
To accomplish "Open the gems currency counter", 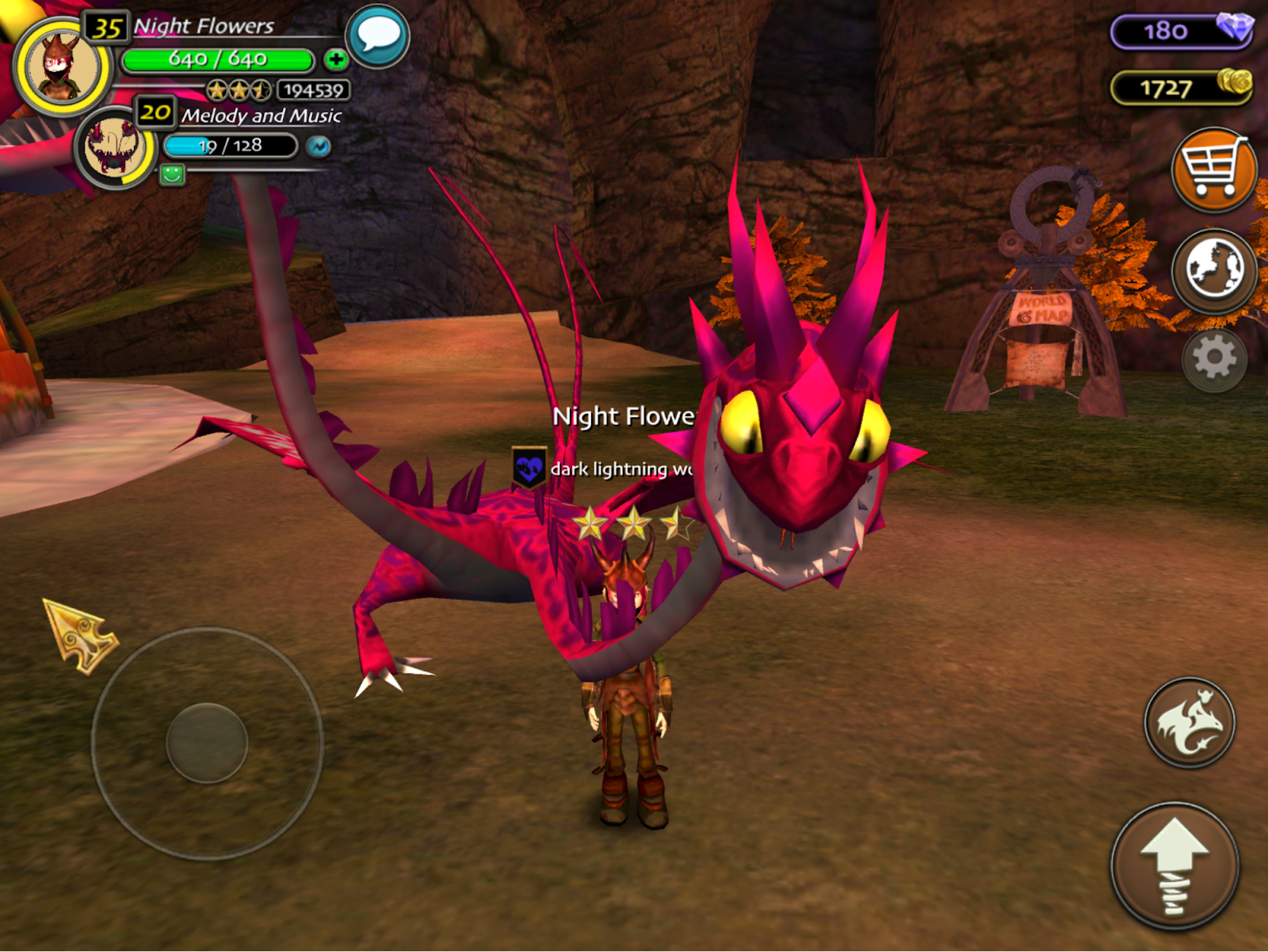I will pos(1180,32).
